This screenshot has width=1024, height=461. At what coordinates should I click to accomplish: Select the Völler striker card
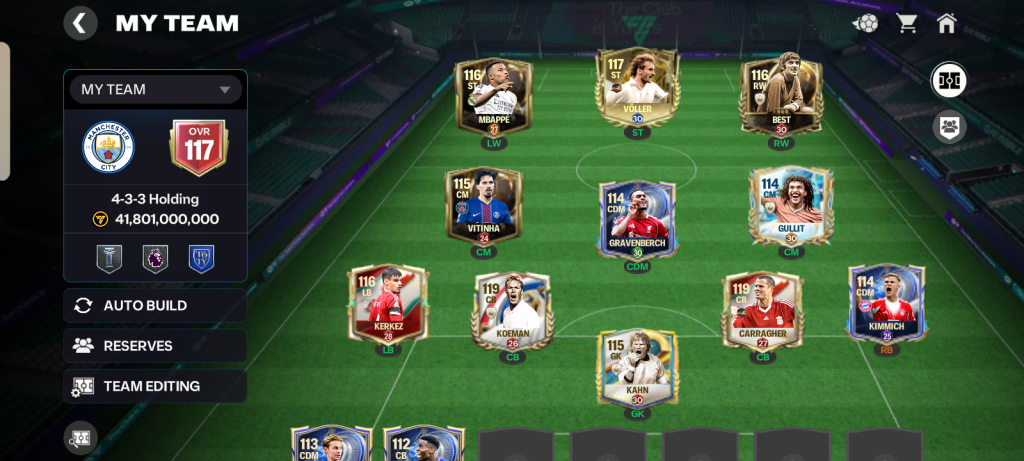(637, 90)
